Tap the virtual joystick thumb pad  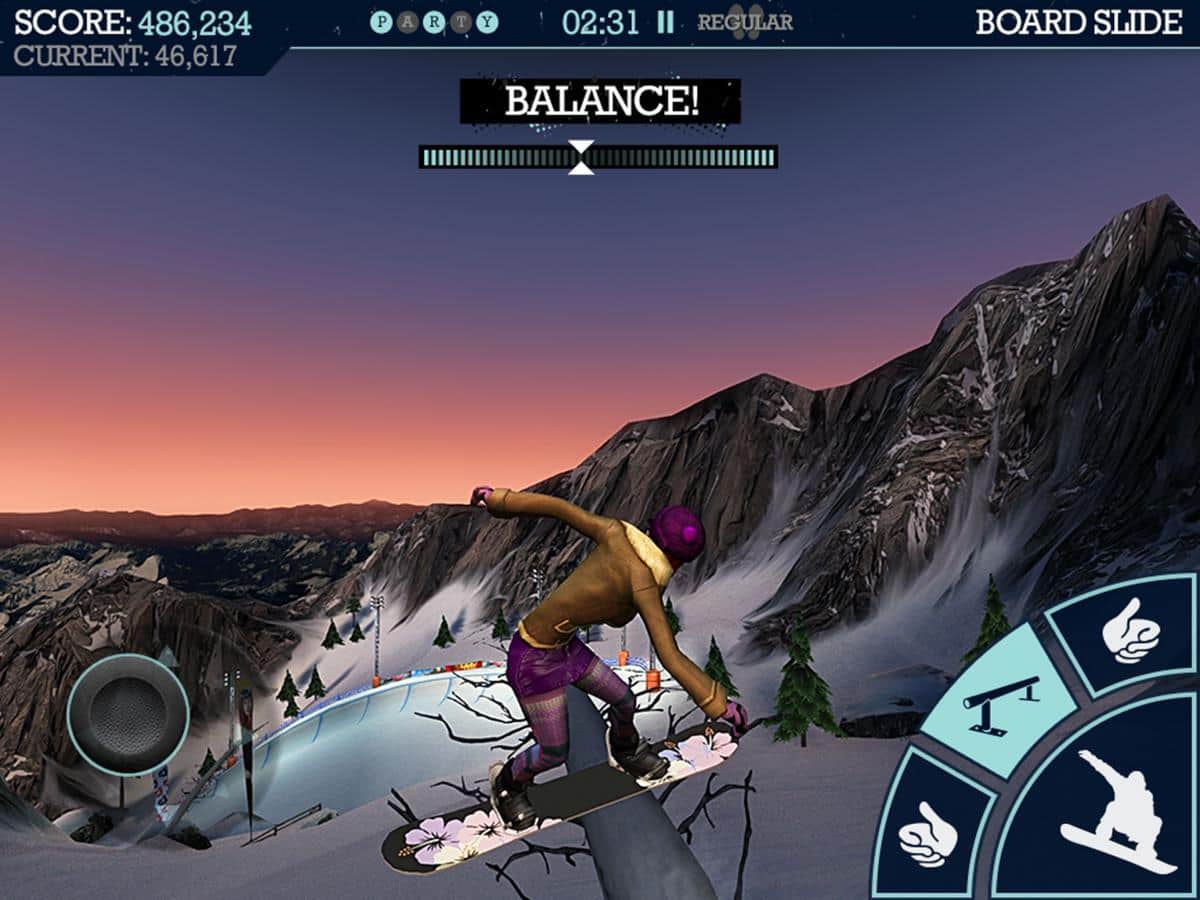tap(128, 714)
